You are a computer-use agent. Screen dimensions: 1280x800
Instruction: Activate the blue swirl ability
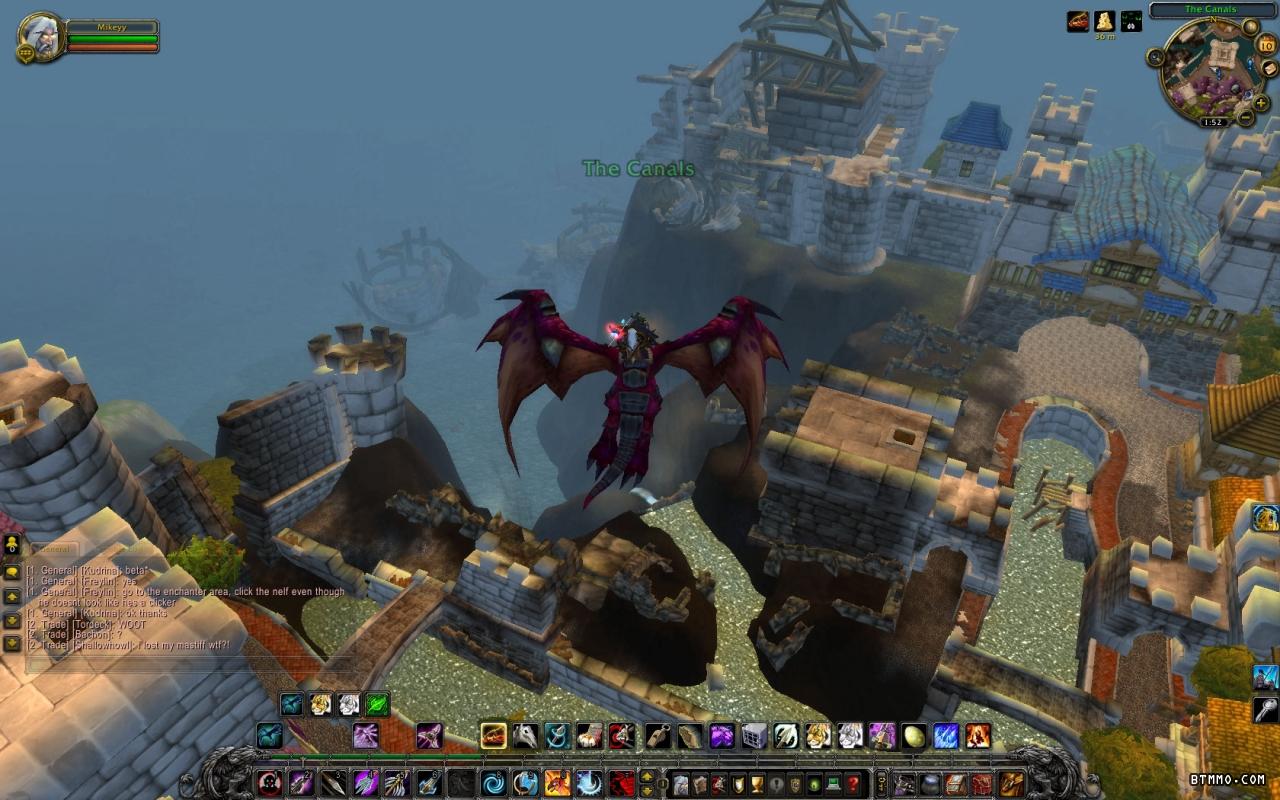[493, 782]
